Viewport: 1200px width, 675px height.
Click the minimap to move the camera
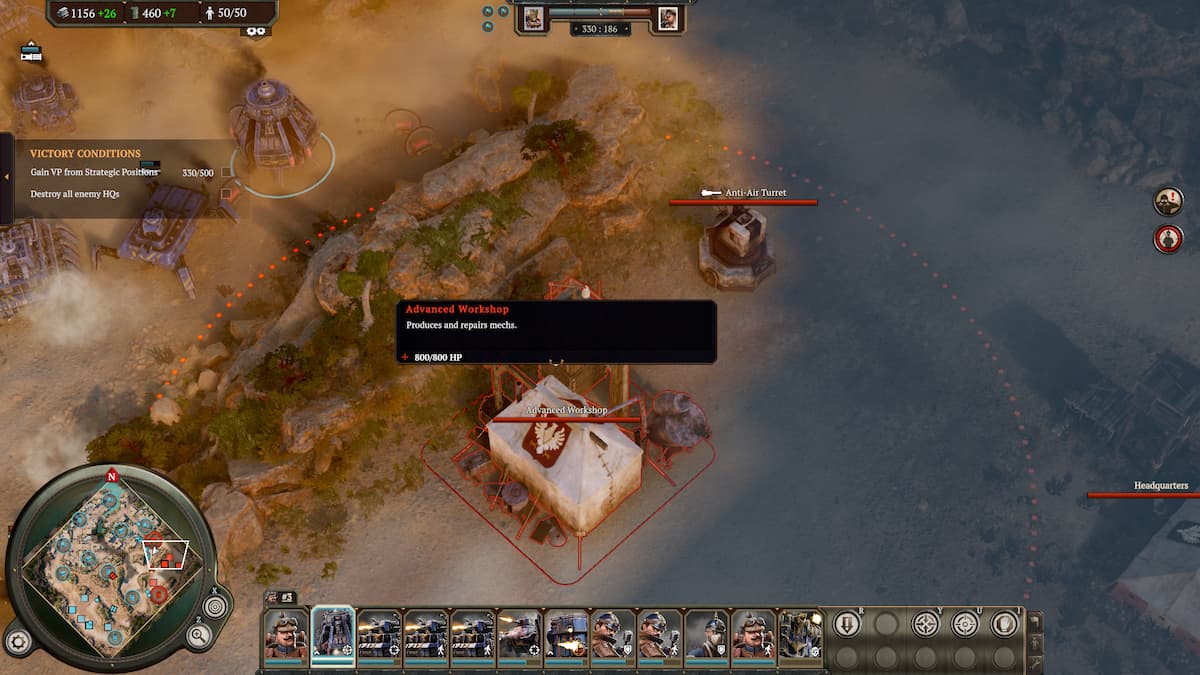pyautogui.click(x=110, y=570)
